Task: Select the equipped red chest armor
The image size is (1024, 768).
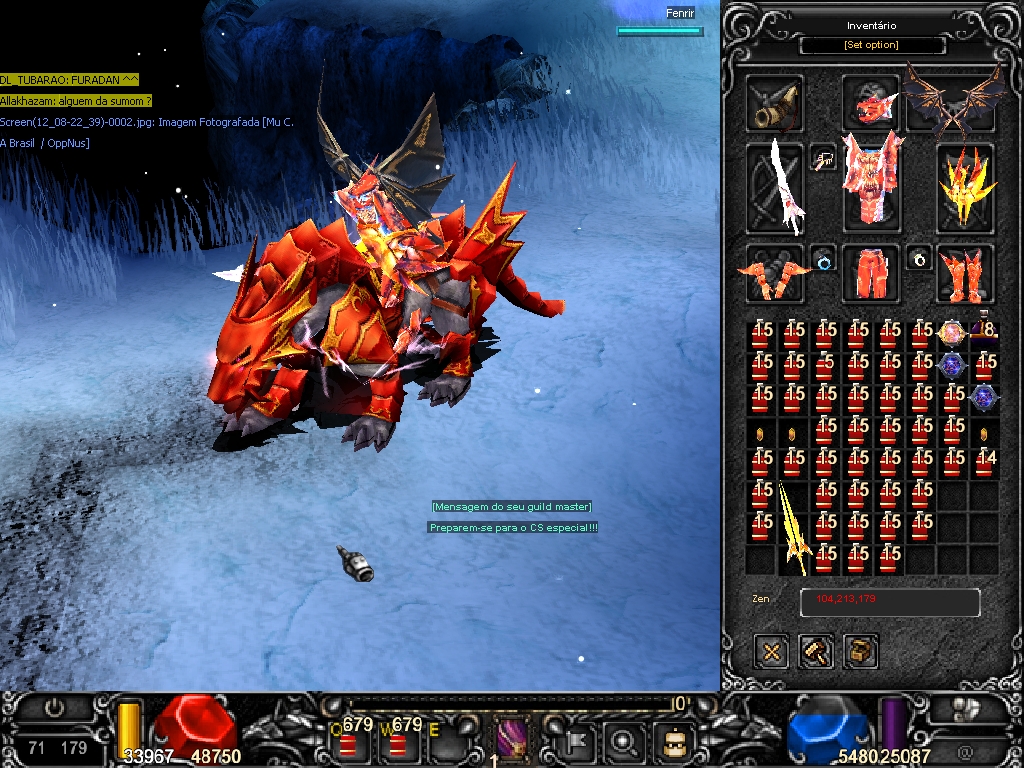Action: (x=870, y=185)
